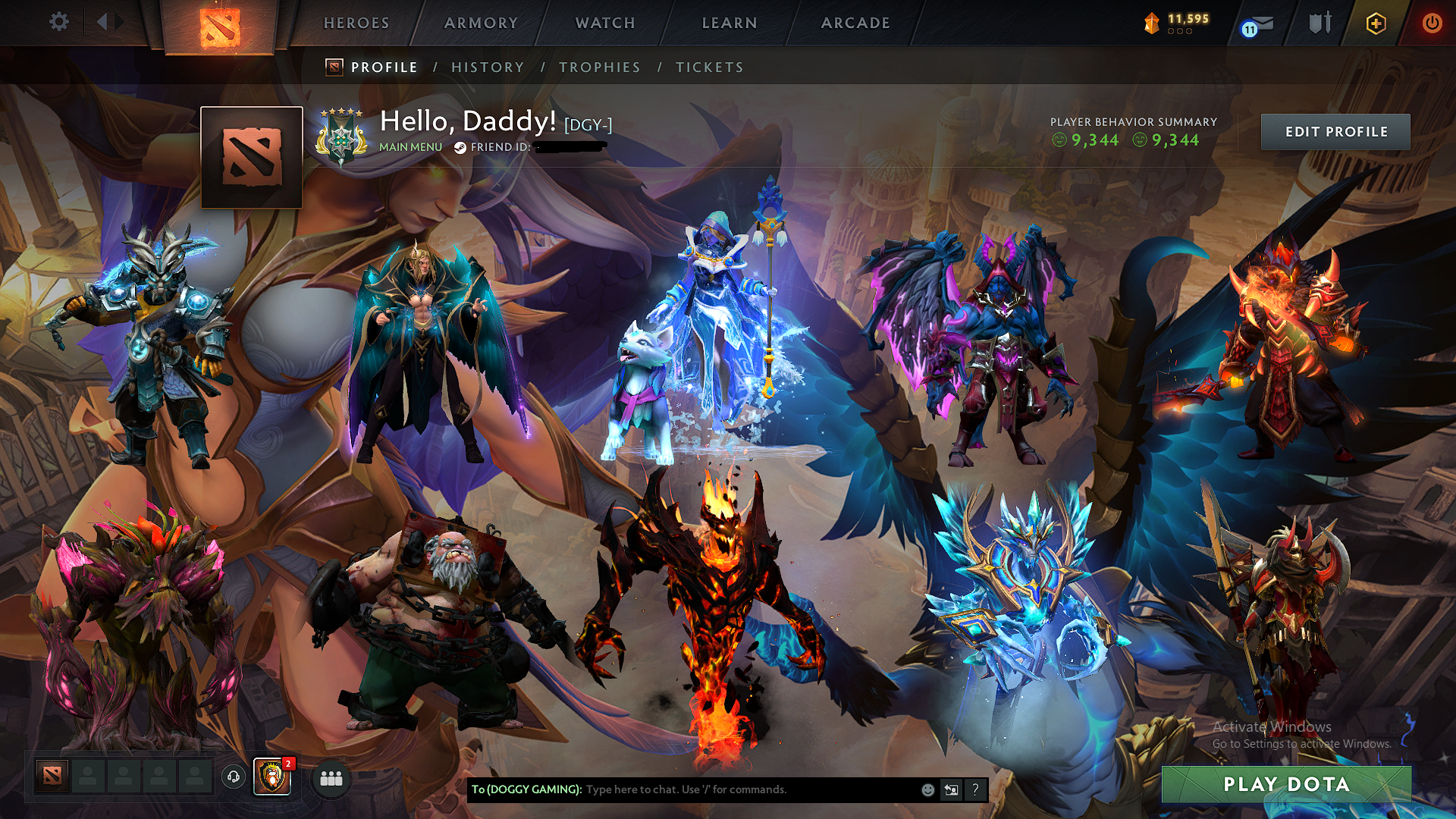Open the settings gear top left
Screen dimensions: 1456x819
click(x=59, y=22)
